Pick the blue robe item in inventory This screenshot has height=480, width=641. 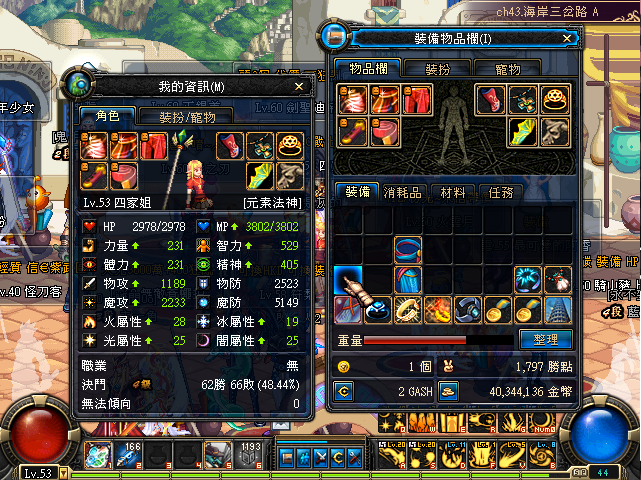(407, 279)
